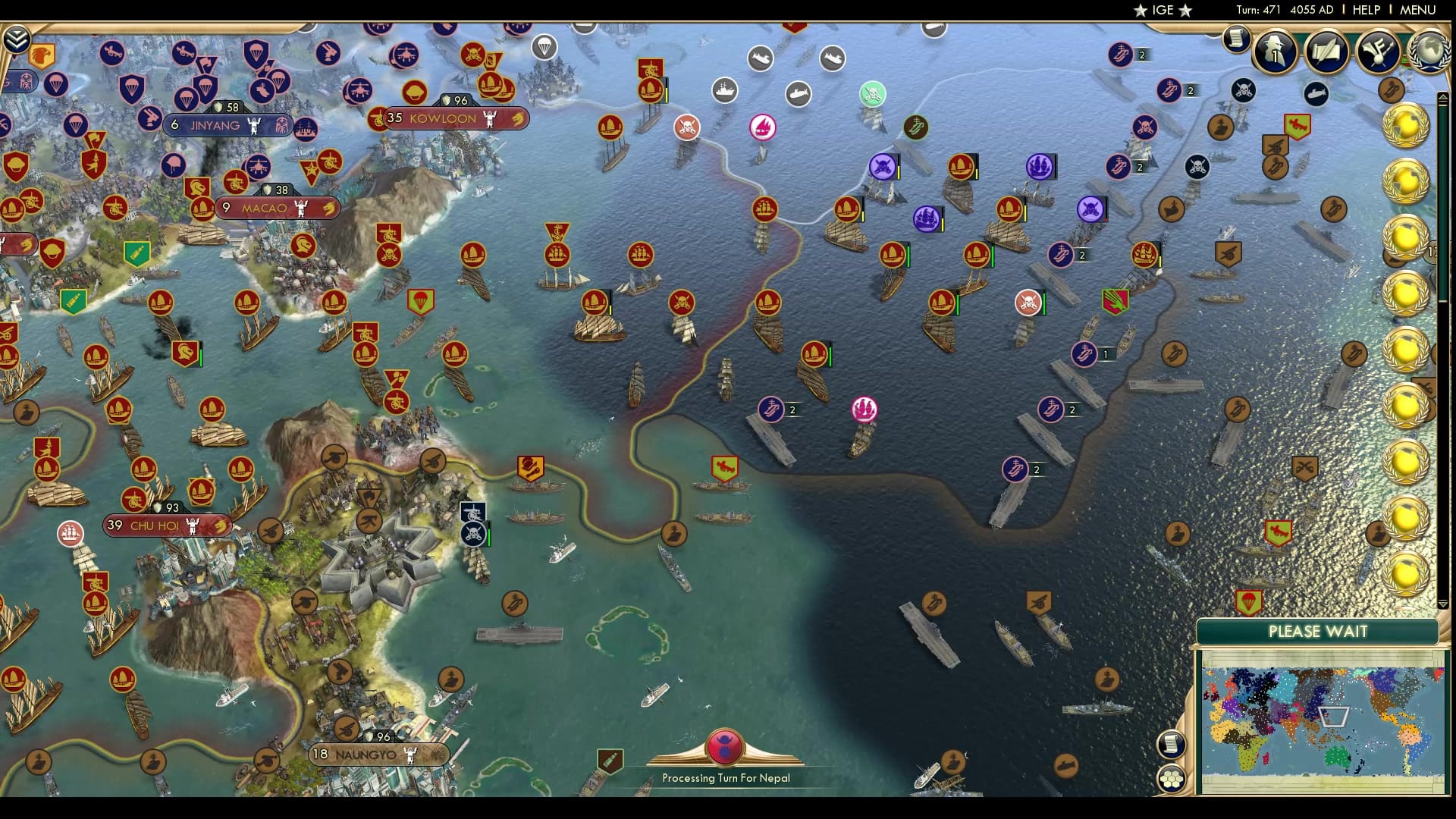Image resolution: width=1456 pixels, height=819 pixels.
Task: Open the notification log scroll icon top right
Action: click(1237, 38)
